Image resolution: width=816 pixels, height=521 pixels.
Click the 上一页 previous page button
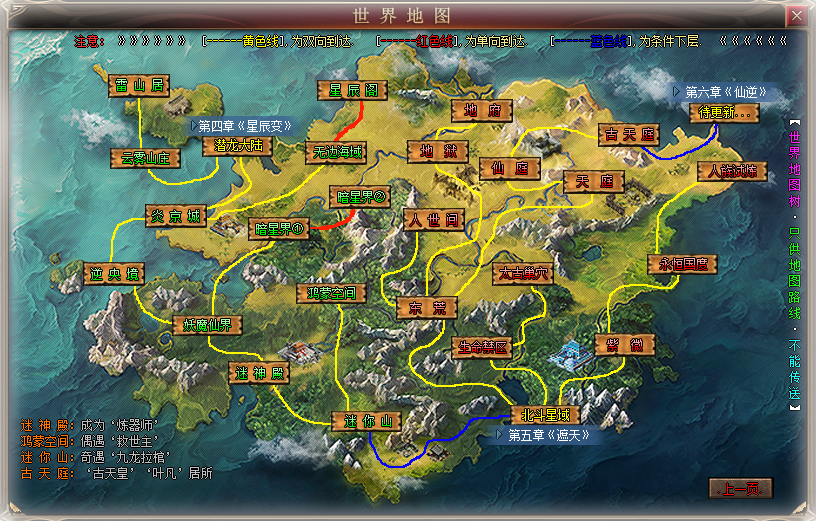click(741, 489)
